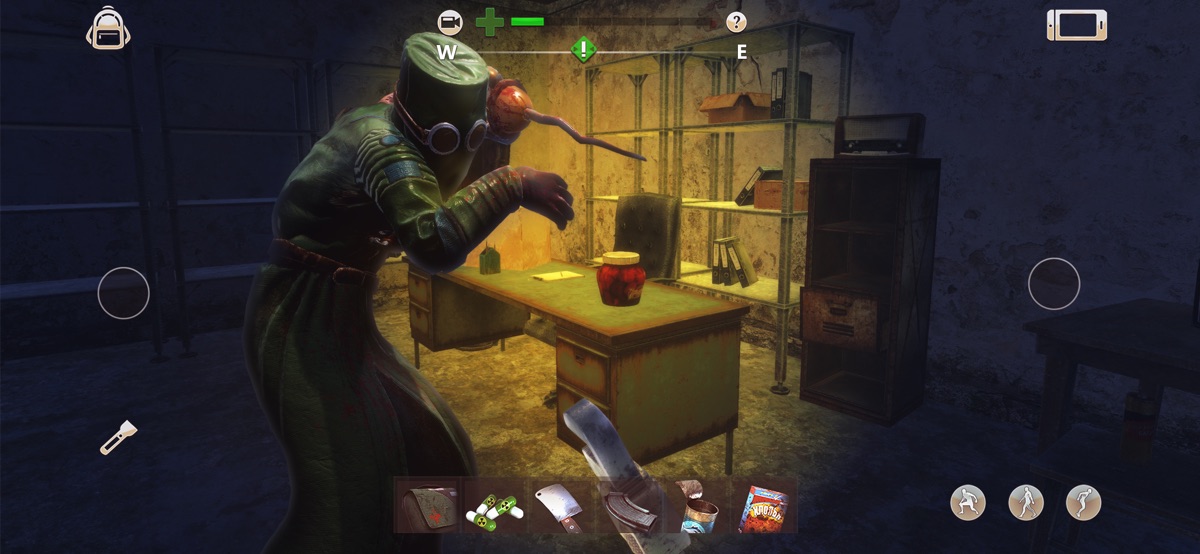
Task: Switch to crouching stance
Action: point(967,502)
